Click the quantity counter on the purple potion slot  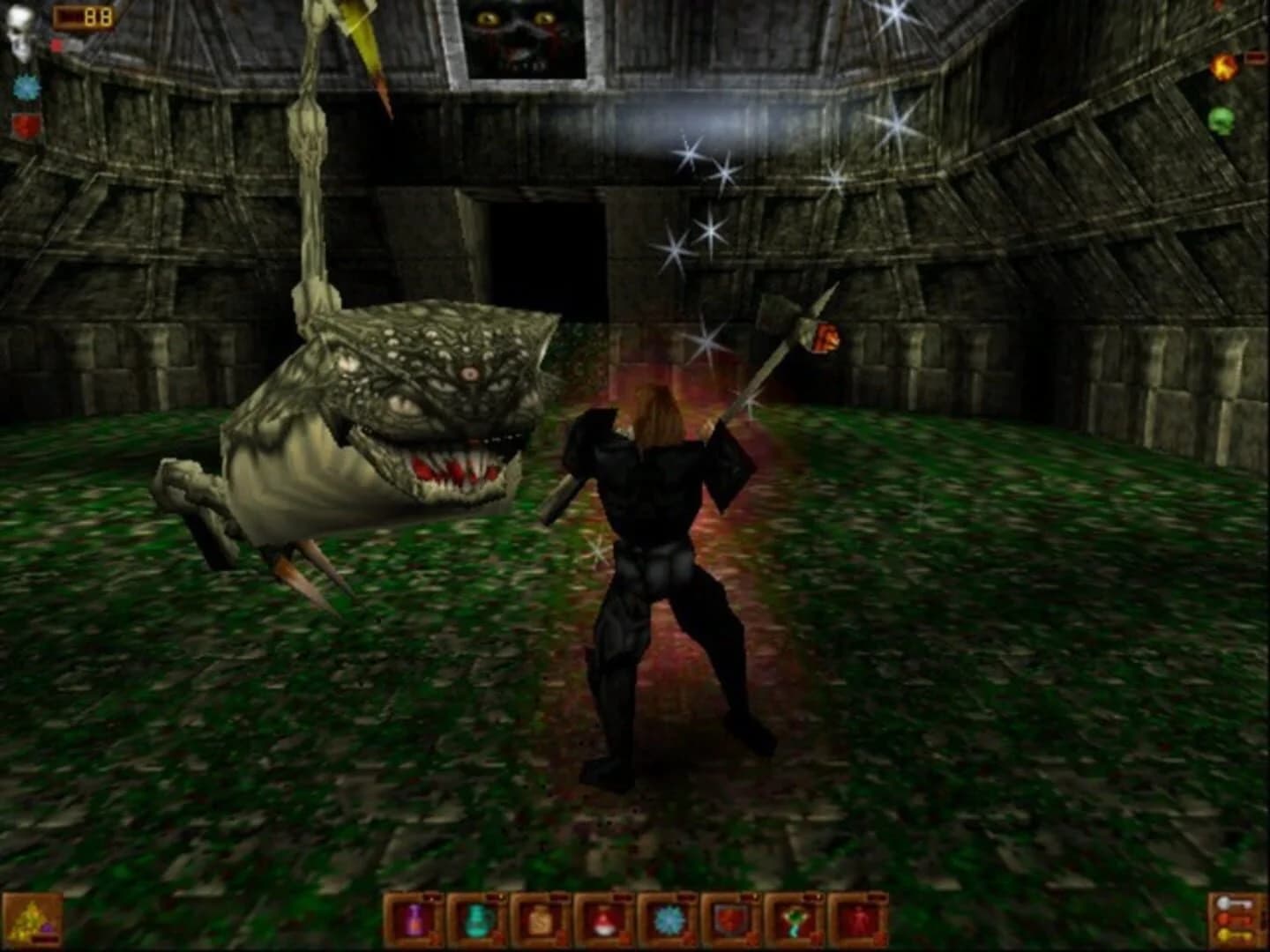432,896
